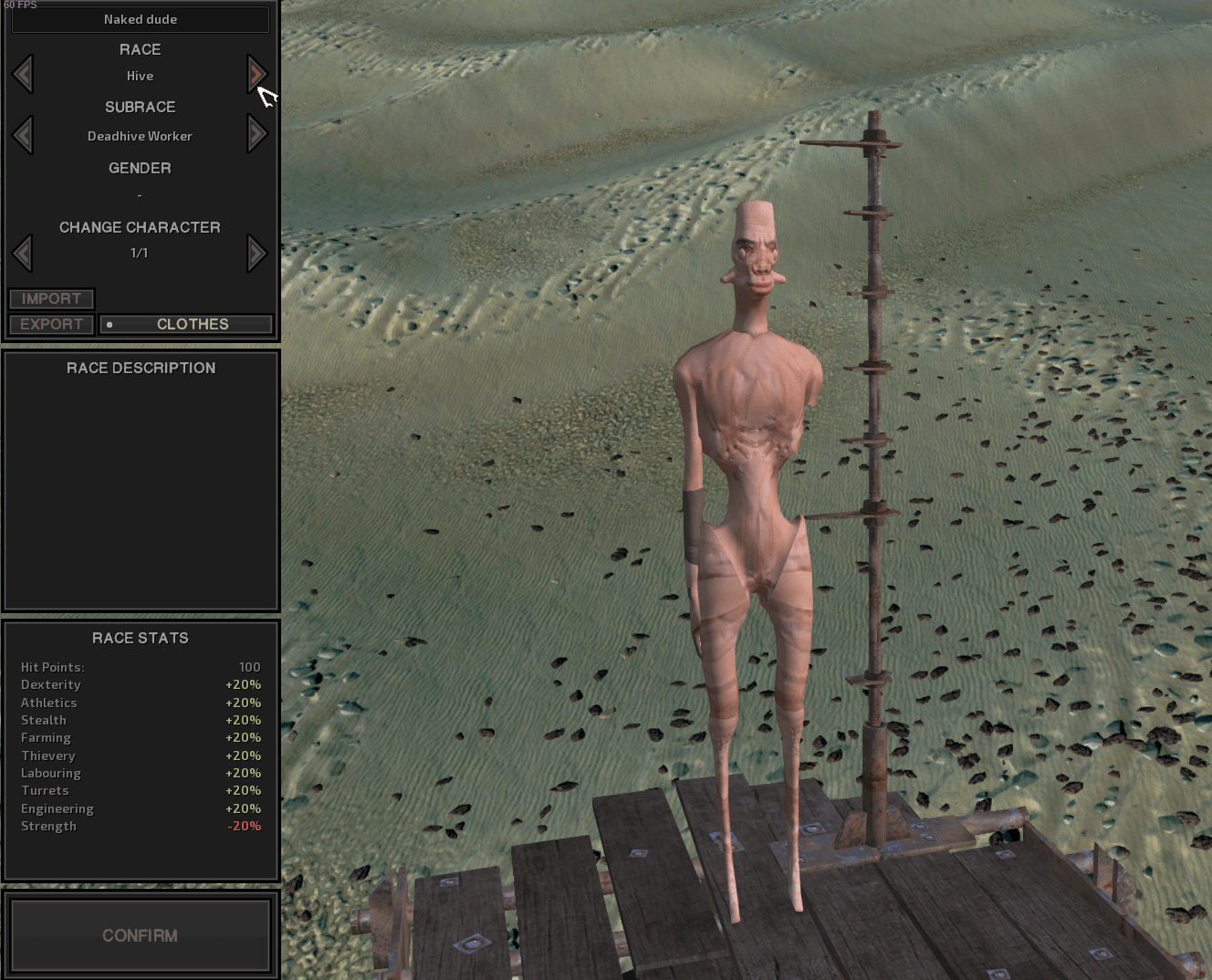Open the RACE DESCRIPTION panel
The width and height of the screenshot is (1212, 980).
point(141,368)
